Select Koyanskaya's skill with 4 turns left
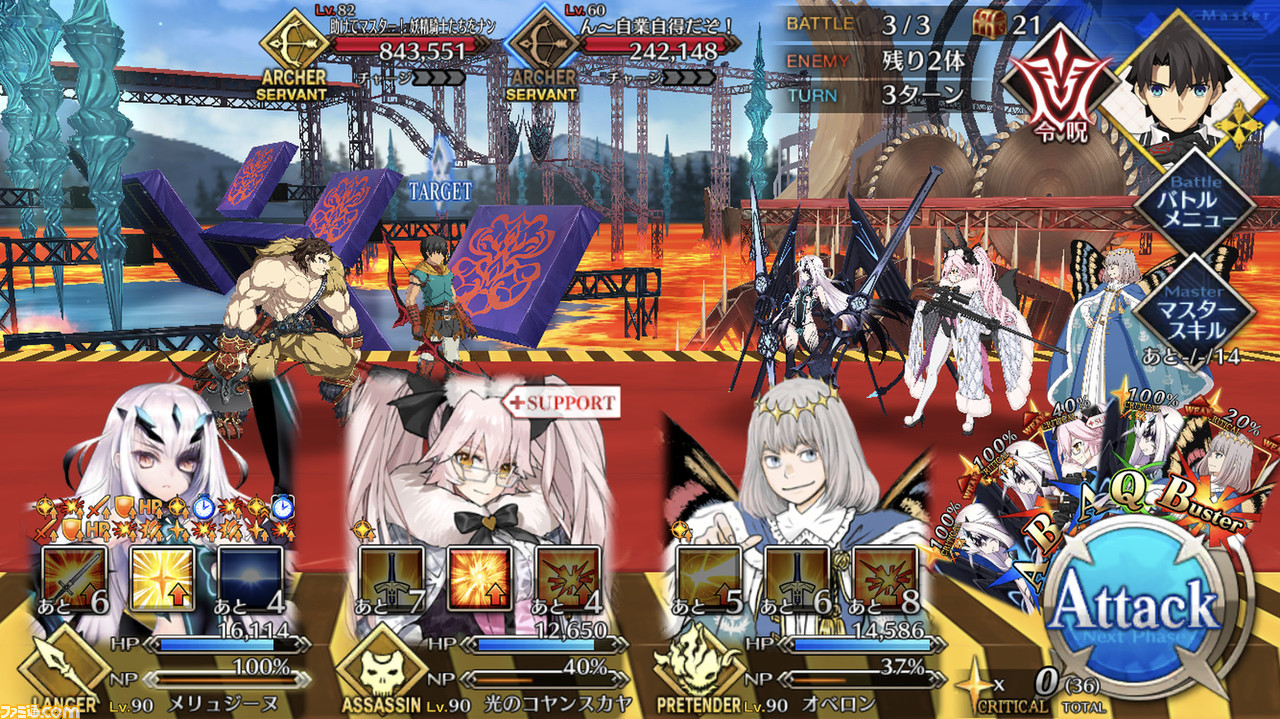The width and height of the screenshot is (1280, 719). pos(568,579)
